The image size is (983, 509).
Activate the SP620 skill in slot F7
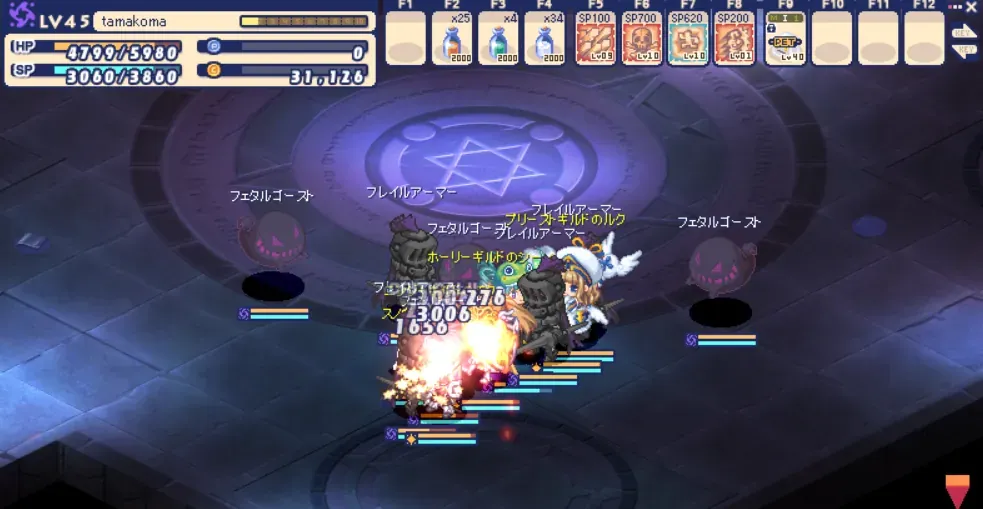[x=688, y=40]
